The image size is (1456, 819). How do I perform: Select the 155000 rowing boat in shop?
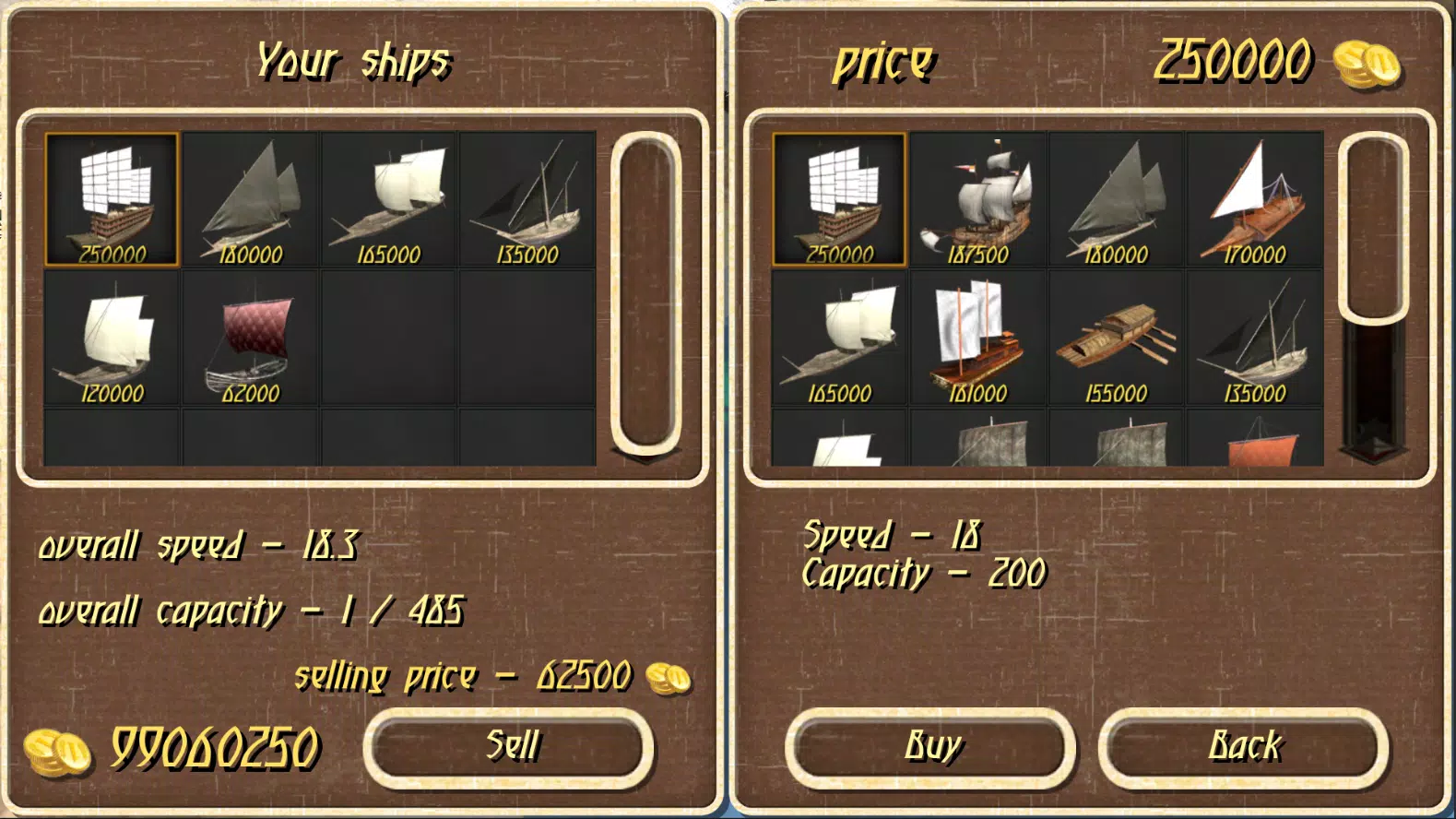click(x=1116, y=339)
